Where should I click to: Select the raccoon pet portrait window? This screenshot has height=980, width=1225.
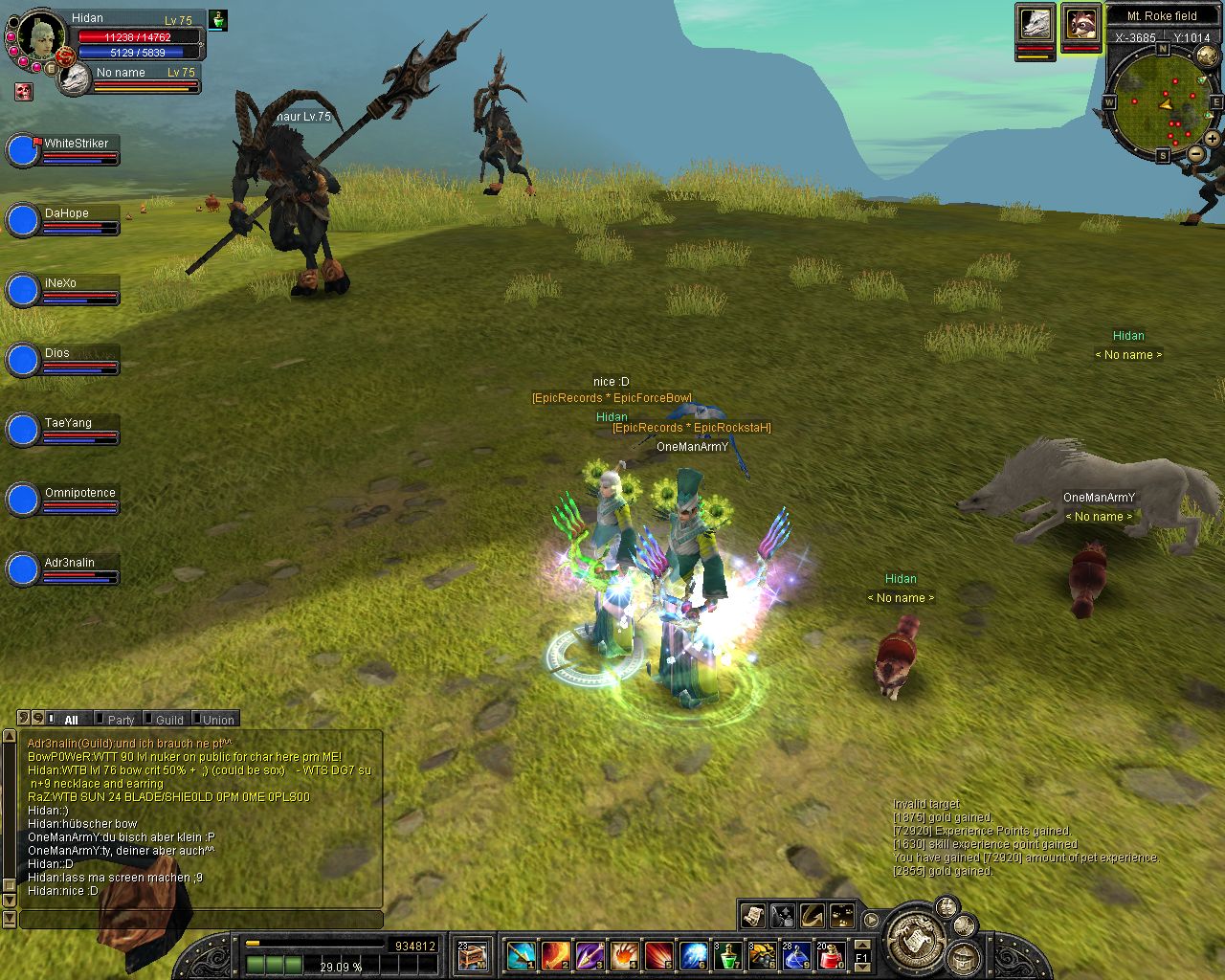click(1080, 24)
